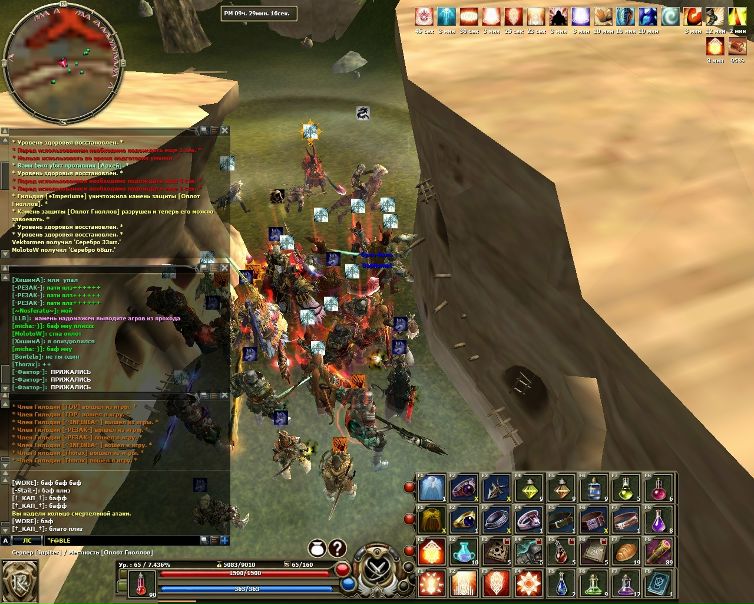
Task: Equip the gold ring with blue gem
Action: (465, 520)
